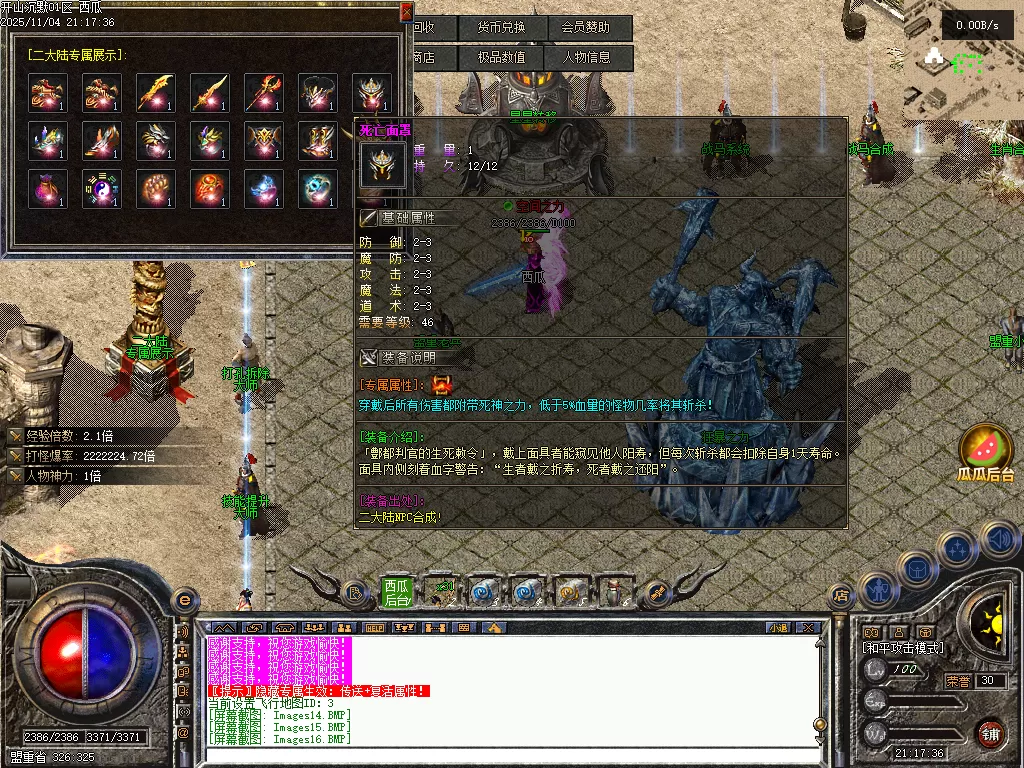1024x768 pixels.
Task: Open the 瓜瓜后台 watermelon backend icon
Action: (985, 452)
